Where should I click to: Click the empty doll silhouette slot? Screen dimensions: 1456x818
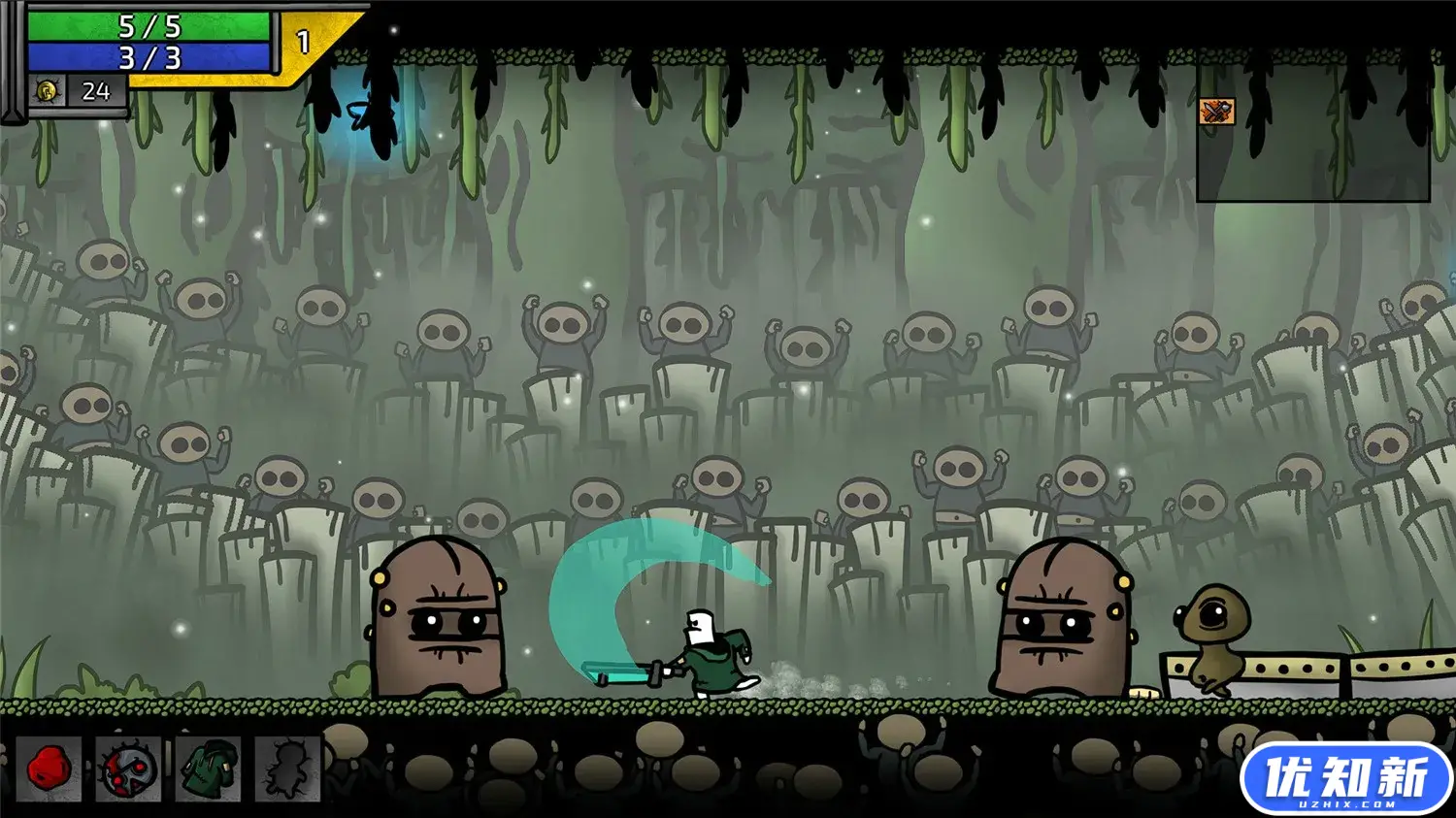tap(287, 769)
